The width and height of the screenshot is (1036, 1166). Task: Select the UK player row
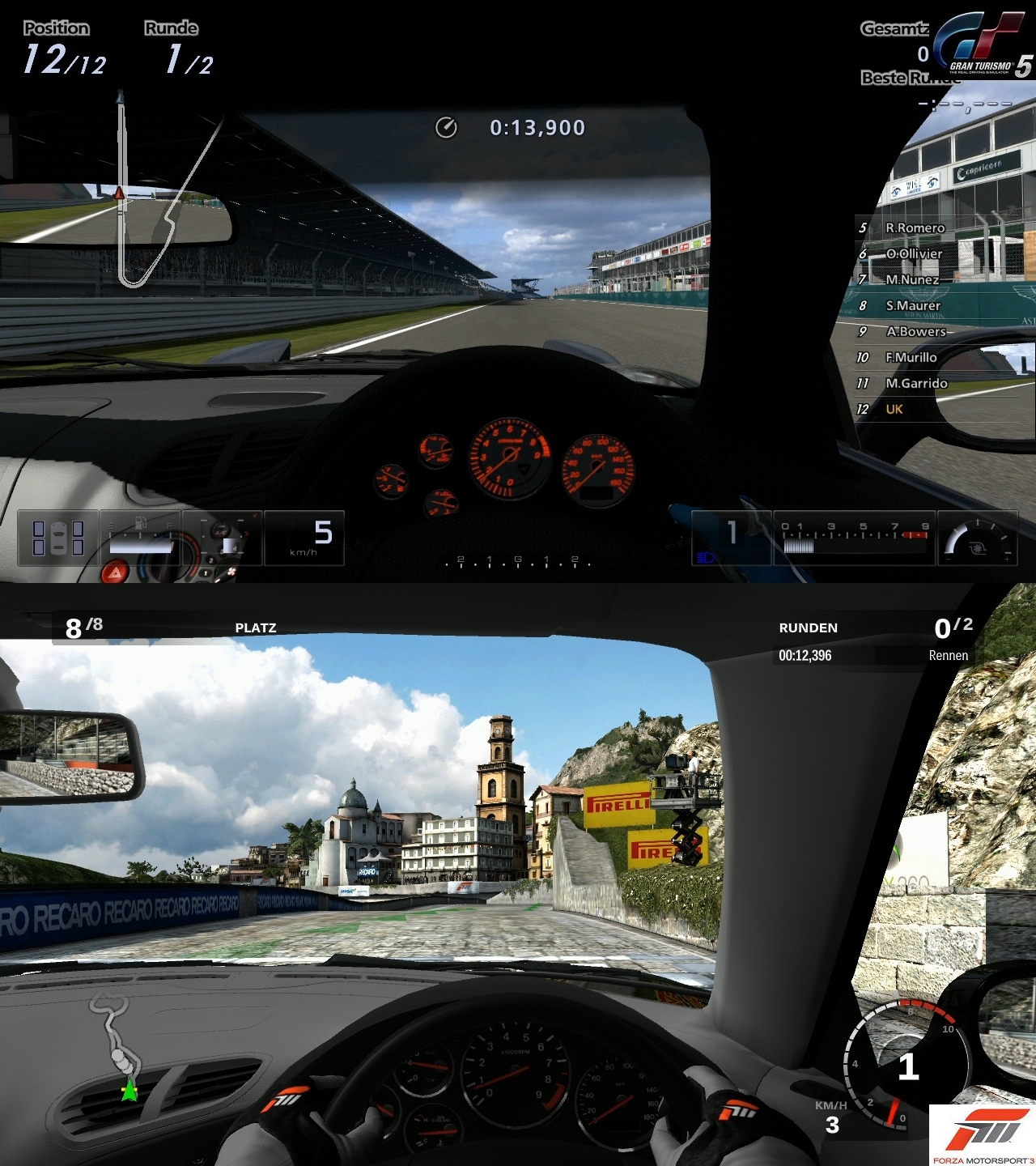coord(894,410)
